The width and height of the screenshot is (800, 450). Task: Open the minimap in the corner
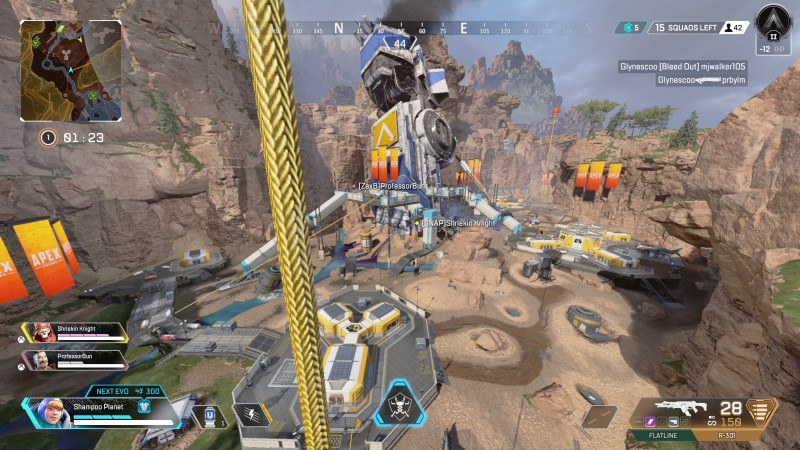70,72
